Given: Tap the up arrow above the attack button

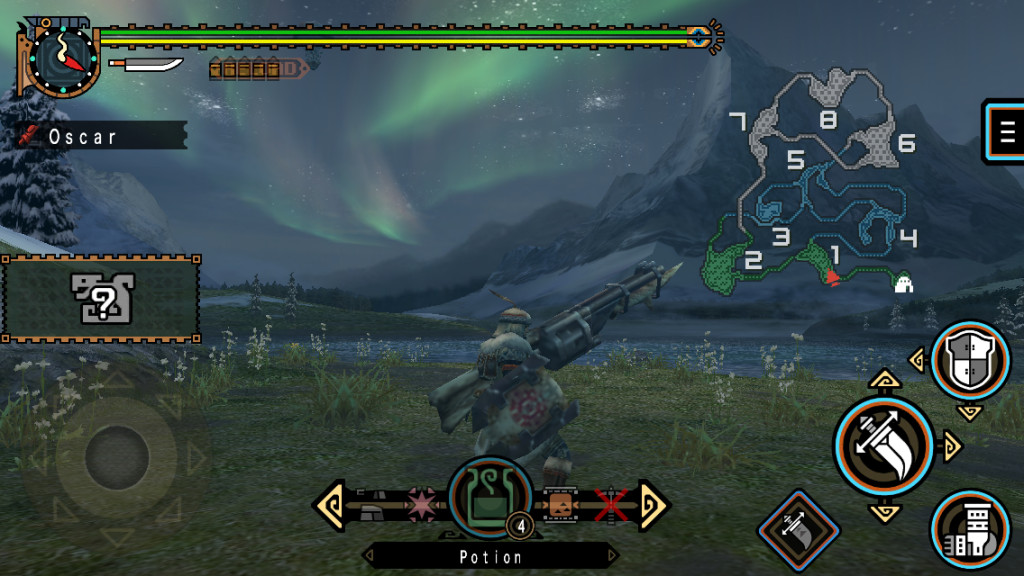Looking at the screenshot, I should pos(884,379).
